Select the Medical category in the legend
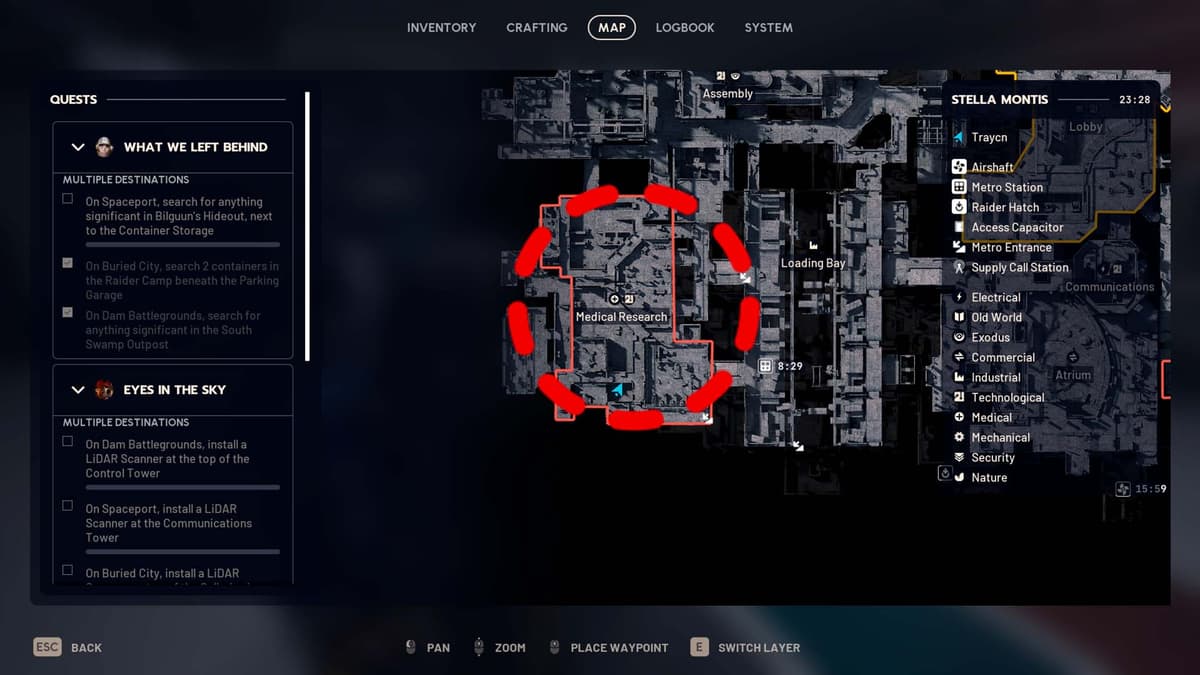The height and width of the screenshot is (675, 1200). (x=991, y=417)
